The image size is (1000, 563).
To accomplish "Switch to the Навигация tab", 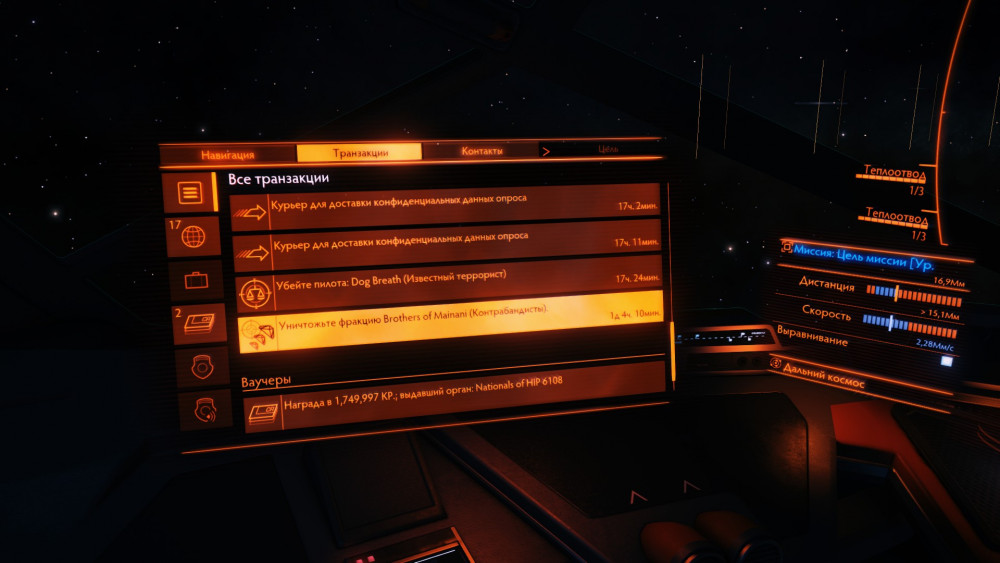I will (228, 154).
